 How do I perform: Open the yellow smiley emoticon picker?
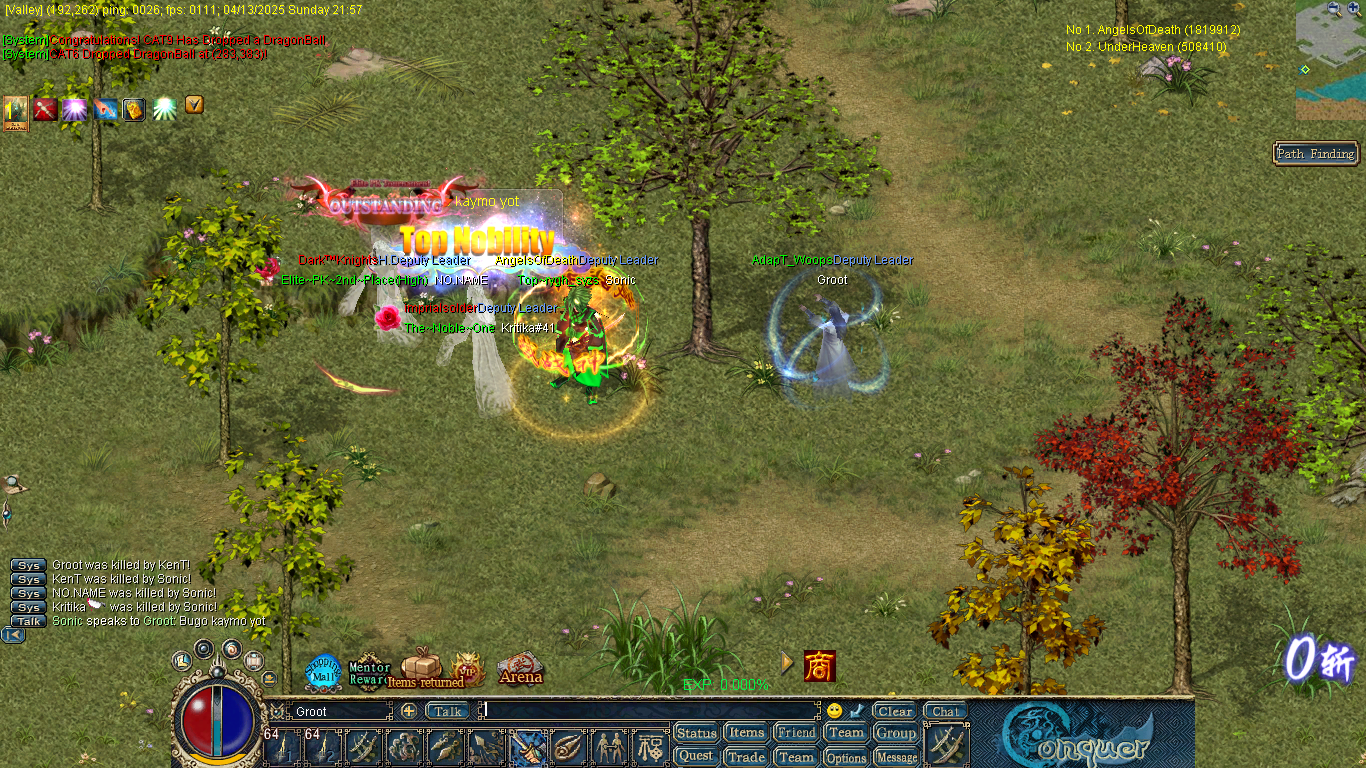[x=834, y=711]
